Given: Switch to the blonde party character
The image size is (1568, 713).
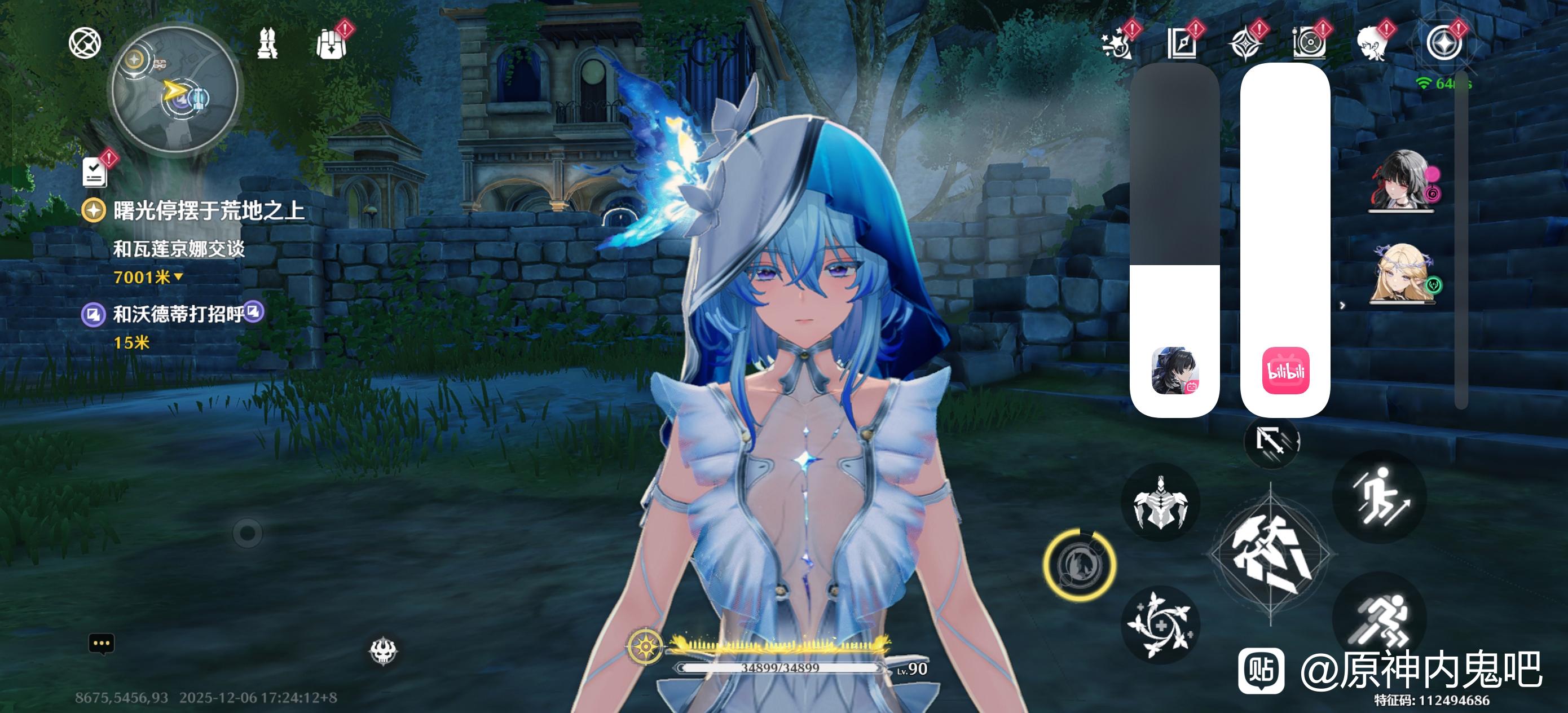Looking at the screenshot, I should pos(1400,274).
